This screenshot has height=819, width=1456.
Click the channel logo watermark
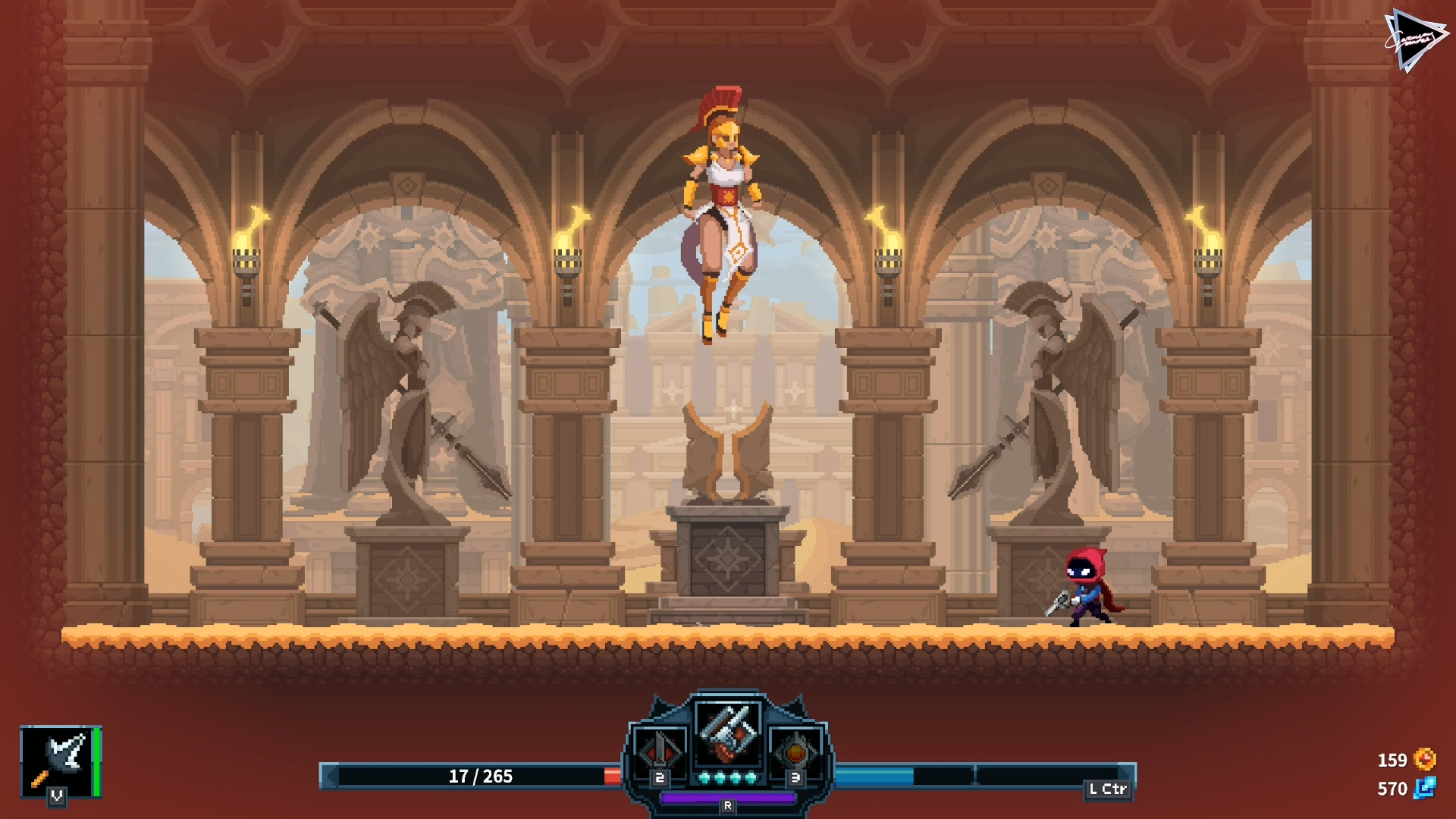coord(1414,40)
